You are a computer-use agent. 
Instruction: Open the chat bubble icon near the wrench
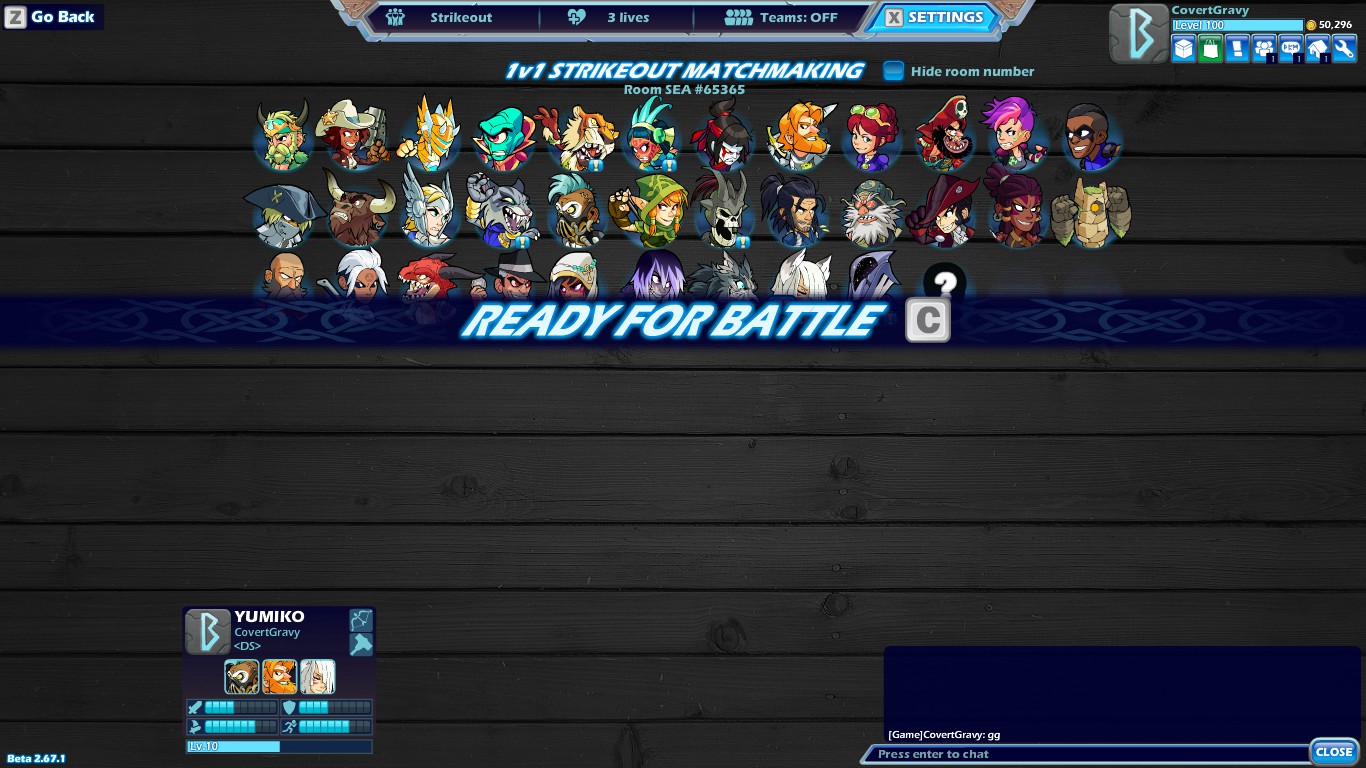[1289, 48]
